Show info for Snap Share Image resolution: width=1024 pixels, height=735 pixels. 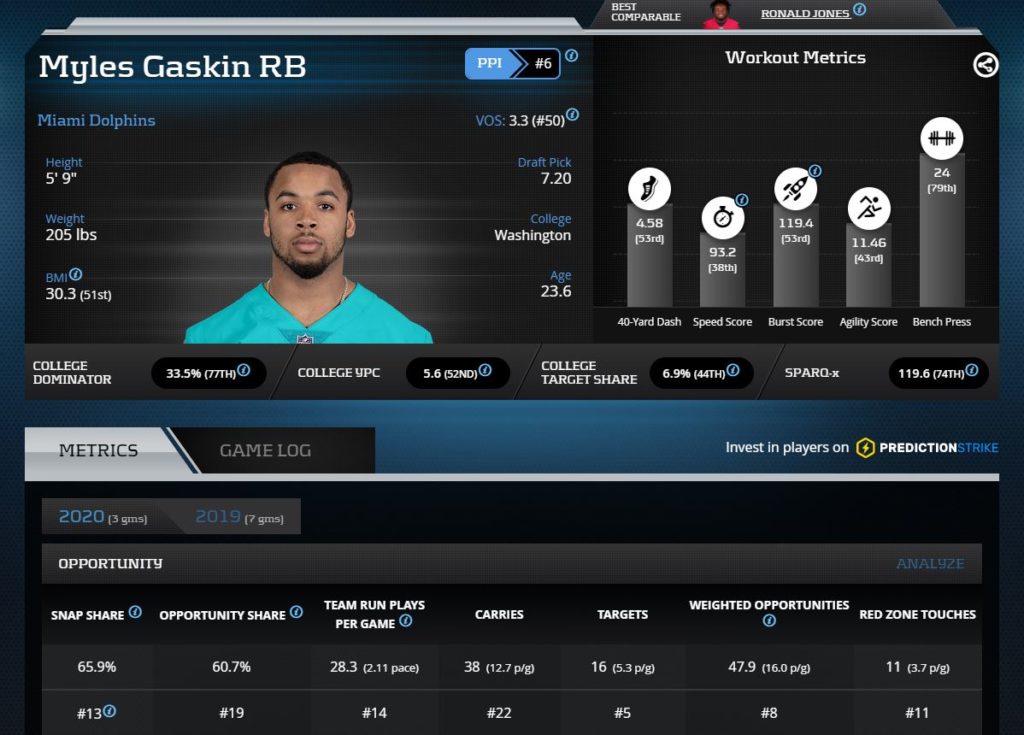[x=135, y=612]
